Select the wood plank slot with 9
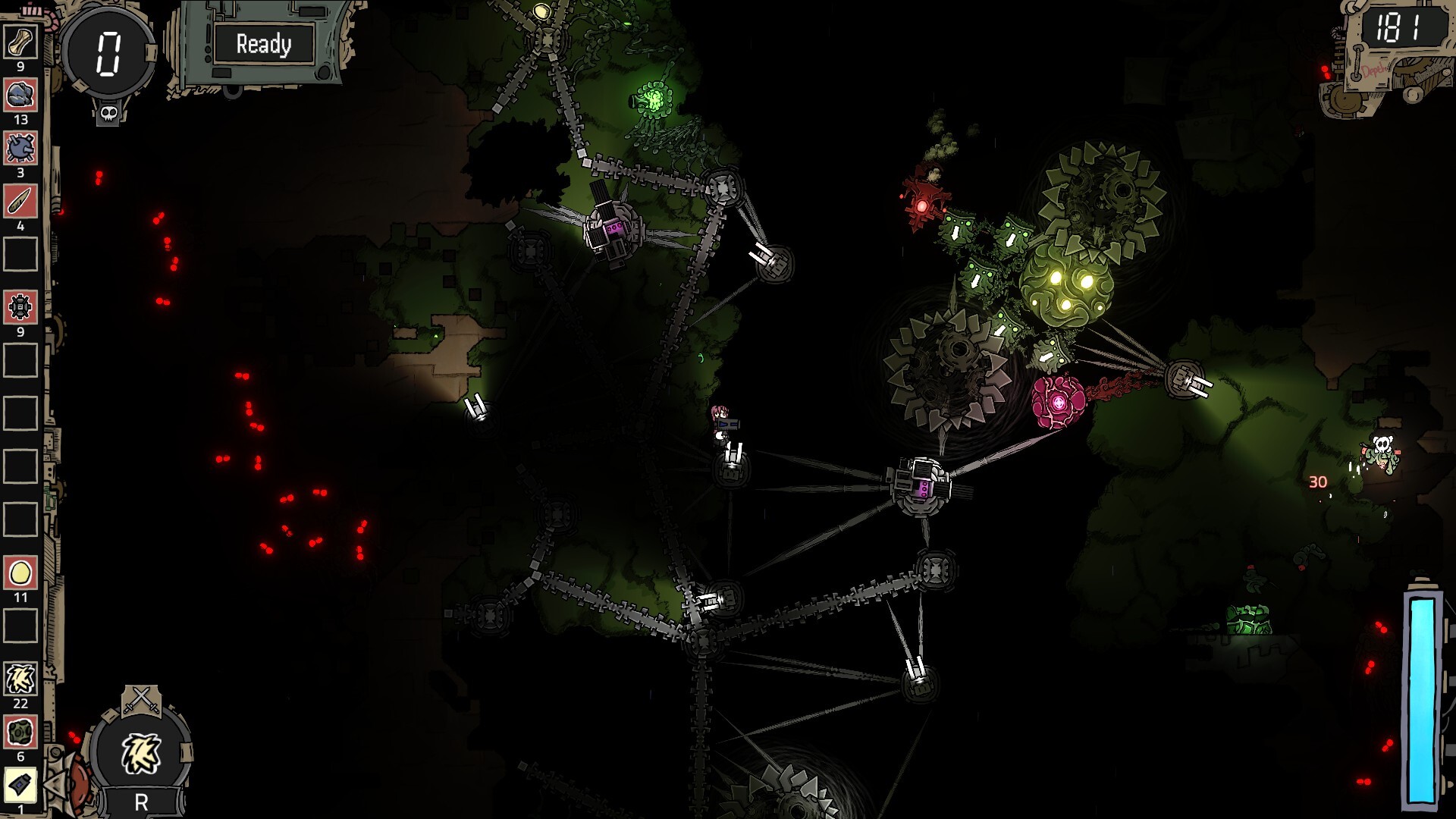1456x819 pixels. click(x=20, y=42)
